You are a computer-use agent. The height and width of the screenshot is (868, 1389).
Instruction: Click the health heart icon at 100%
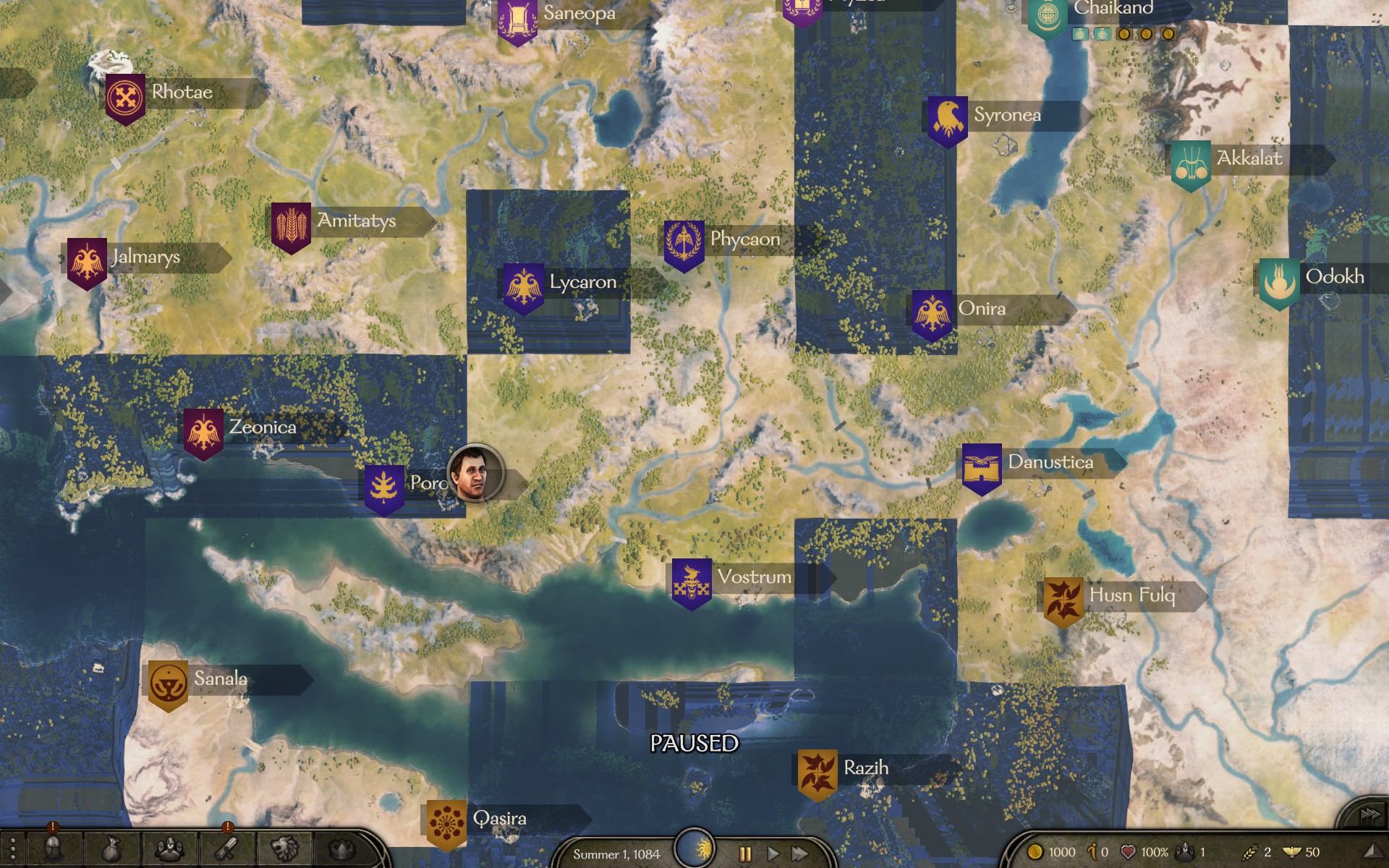pos(1129,851)
